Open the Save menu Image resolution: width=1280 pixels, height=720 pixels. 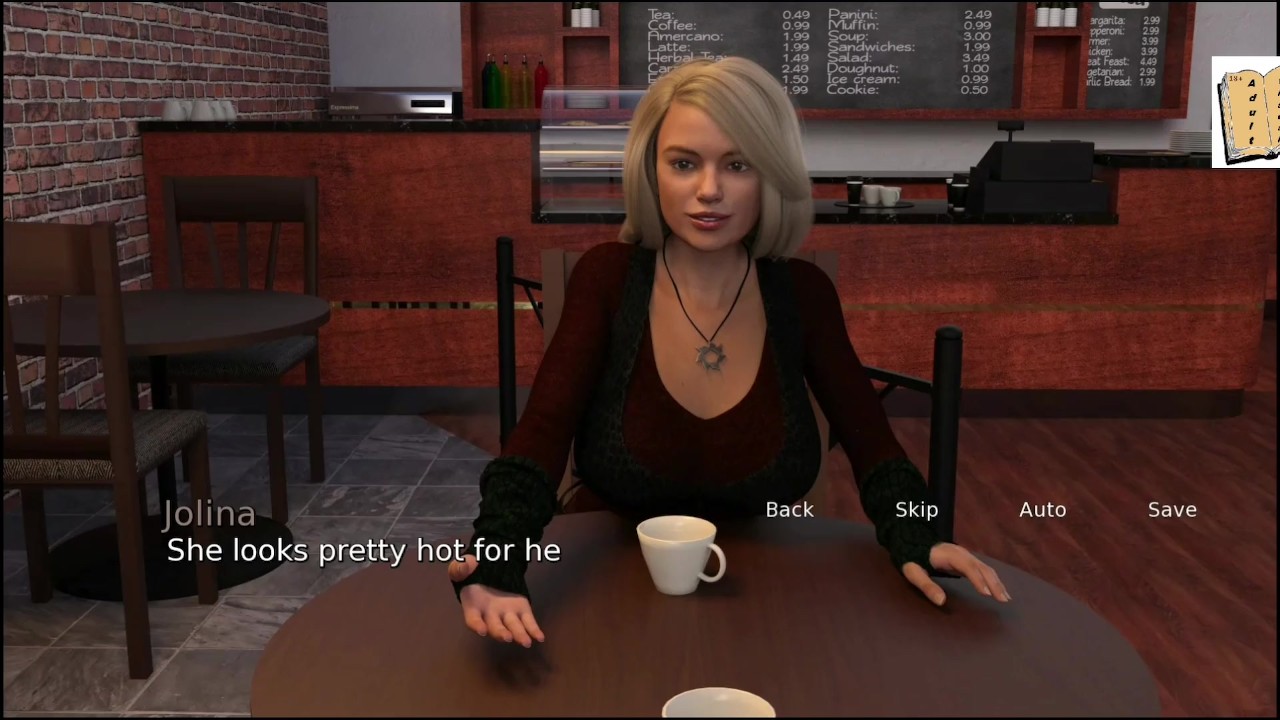[1172, 510]
